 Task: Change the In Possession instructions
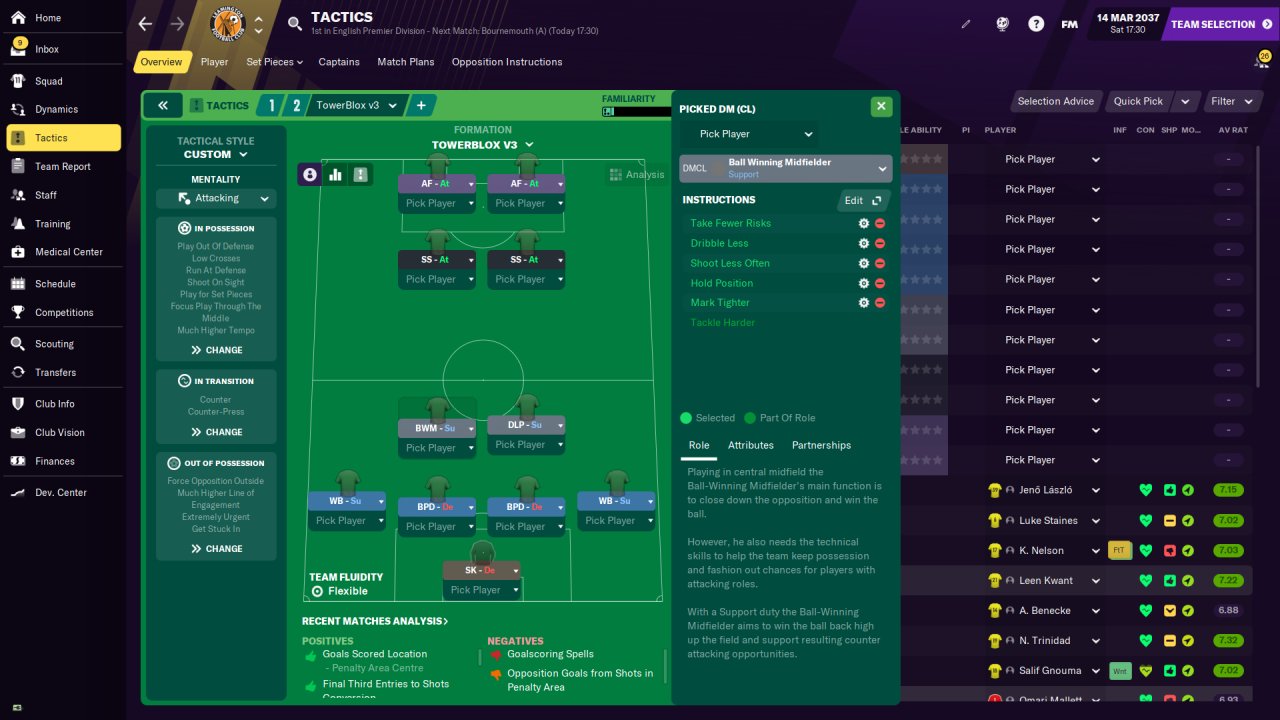[216, 350]
